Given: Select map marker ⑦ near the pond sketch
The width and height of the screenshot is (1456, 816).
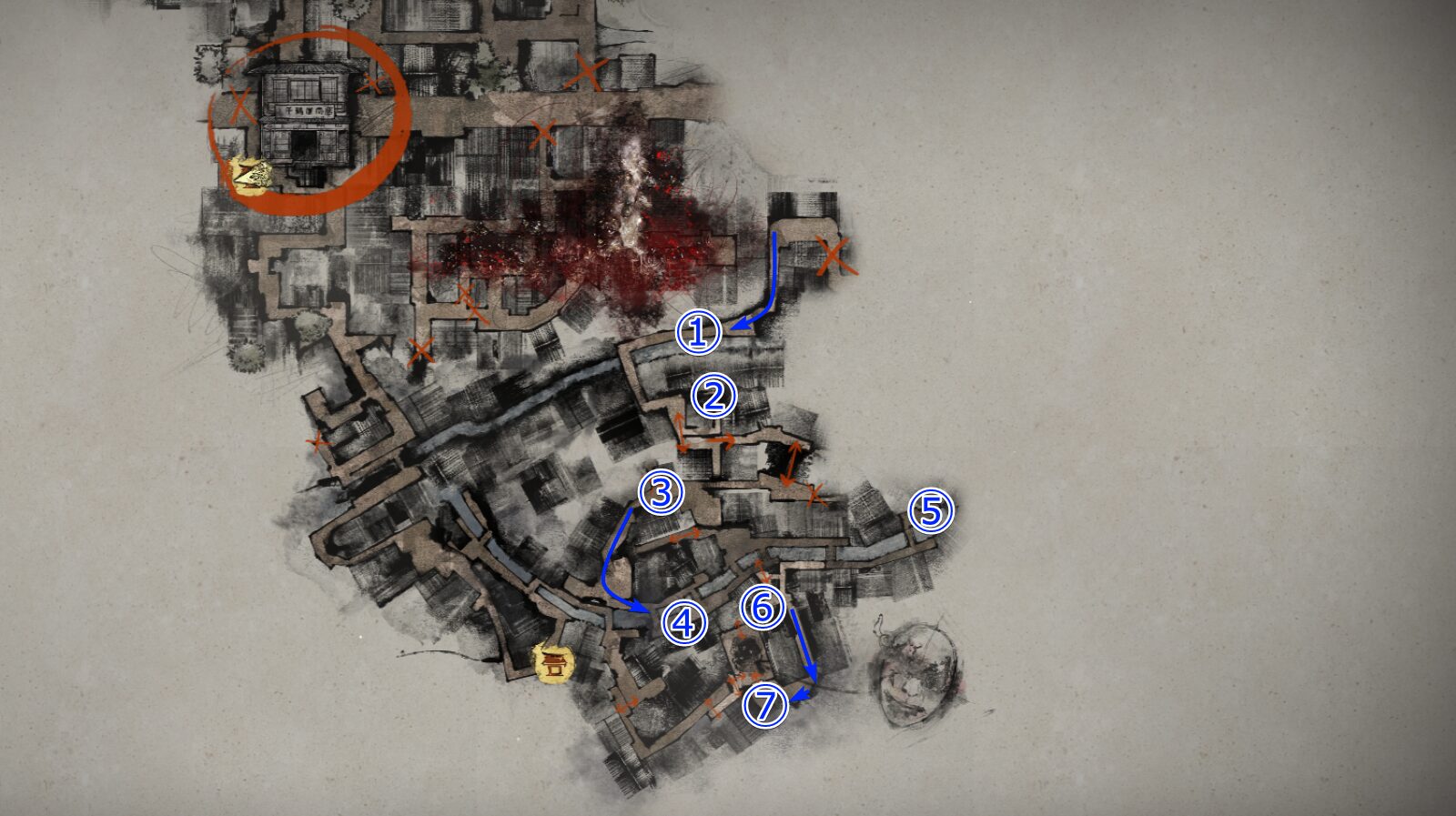Looking at the screenshot, I should click(769, 704).
